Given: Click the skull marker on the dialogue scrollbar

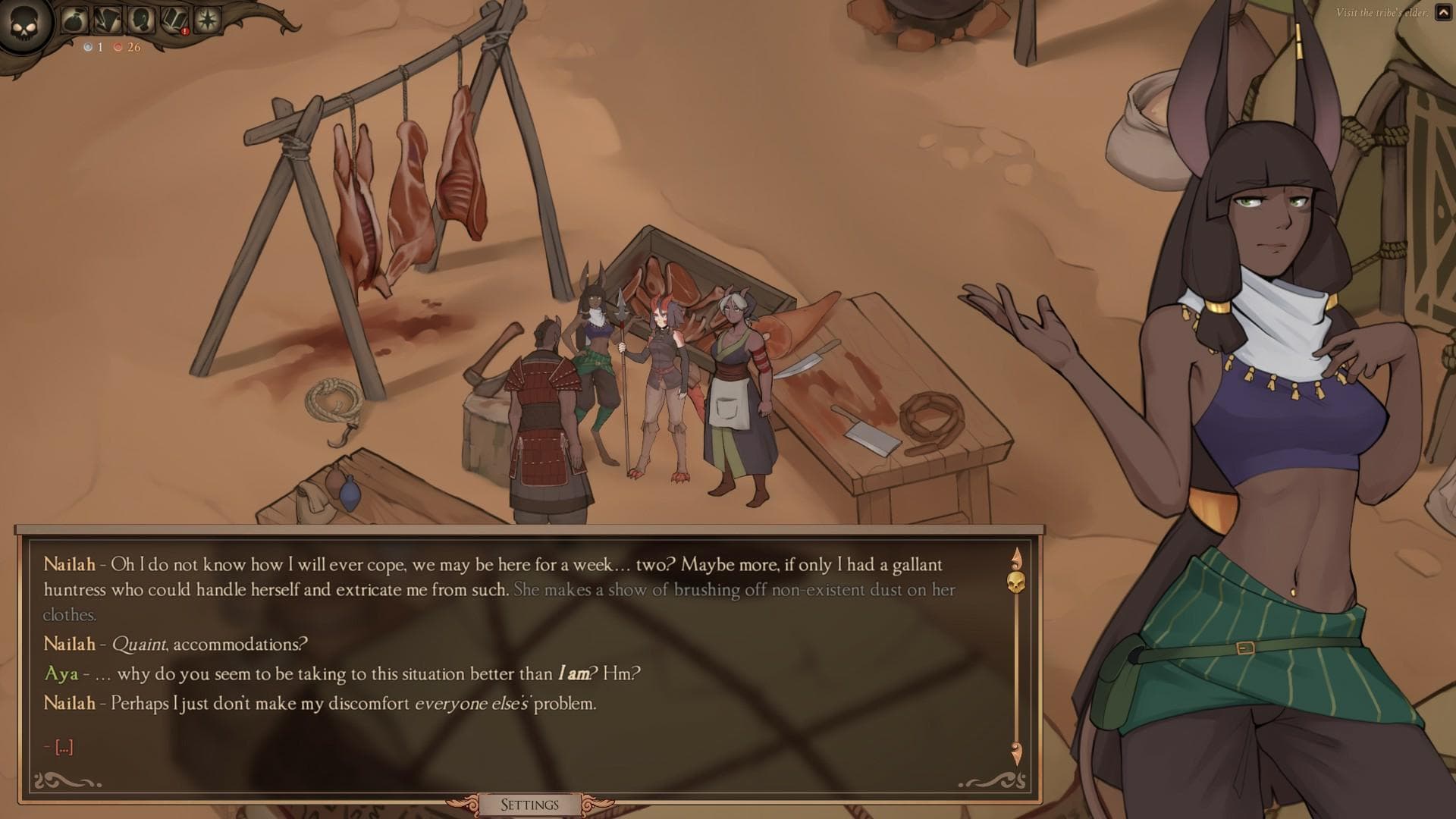Looking at the screenshot, I should [x=1015, y=582].
